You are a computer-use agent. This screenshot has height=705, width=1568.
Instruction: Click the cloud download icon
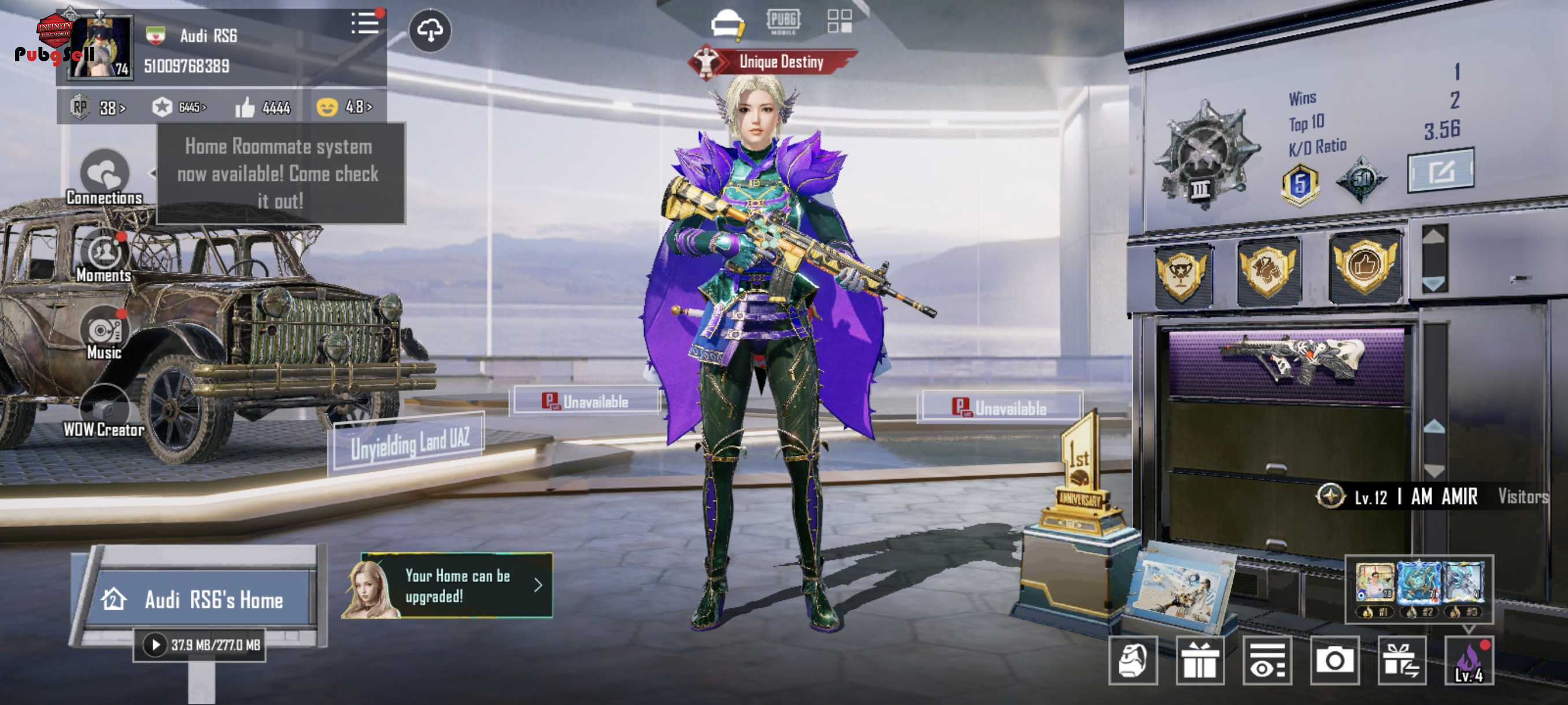[x=430, y=31]
